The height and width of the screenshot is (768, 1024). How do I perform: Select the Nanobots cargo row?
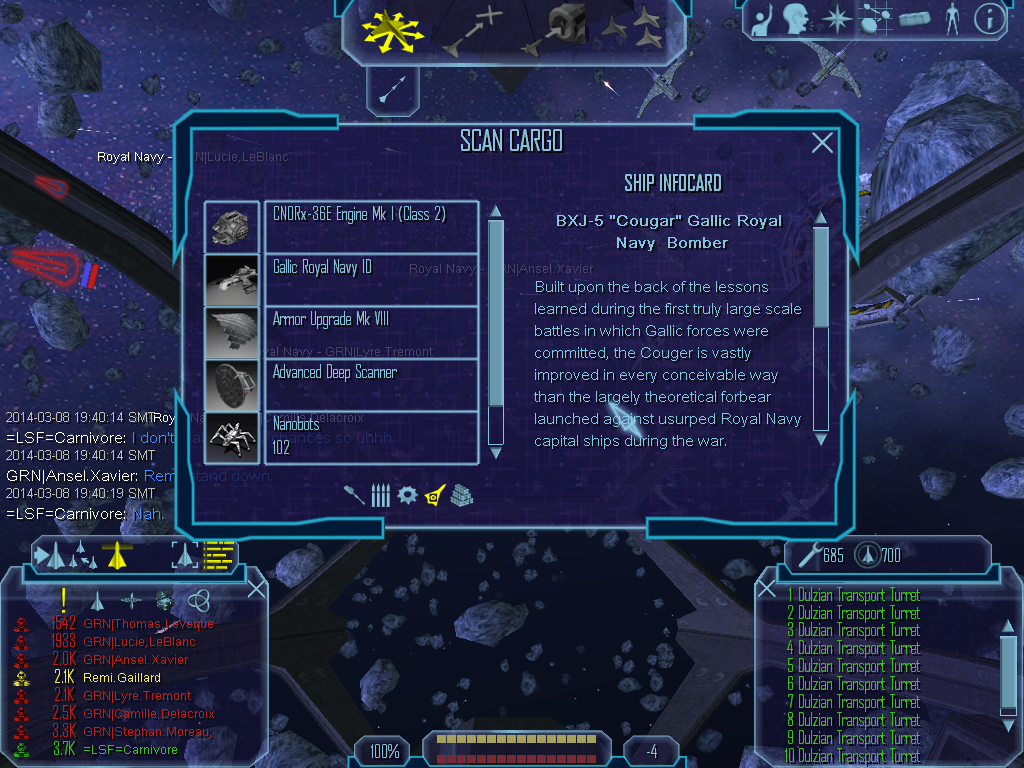pos(370,437)
